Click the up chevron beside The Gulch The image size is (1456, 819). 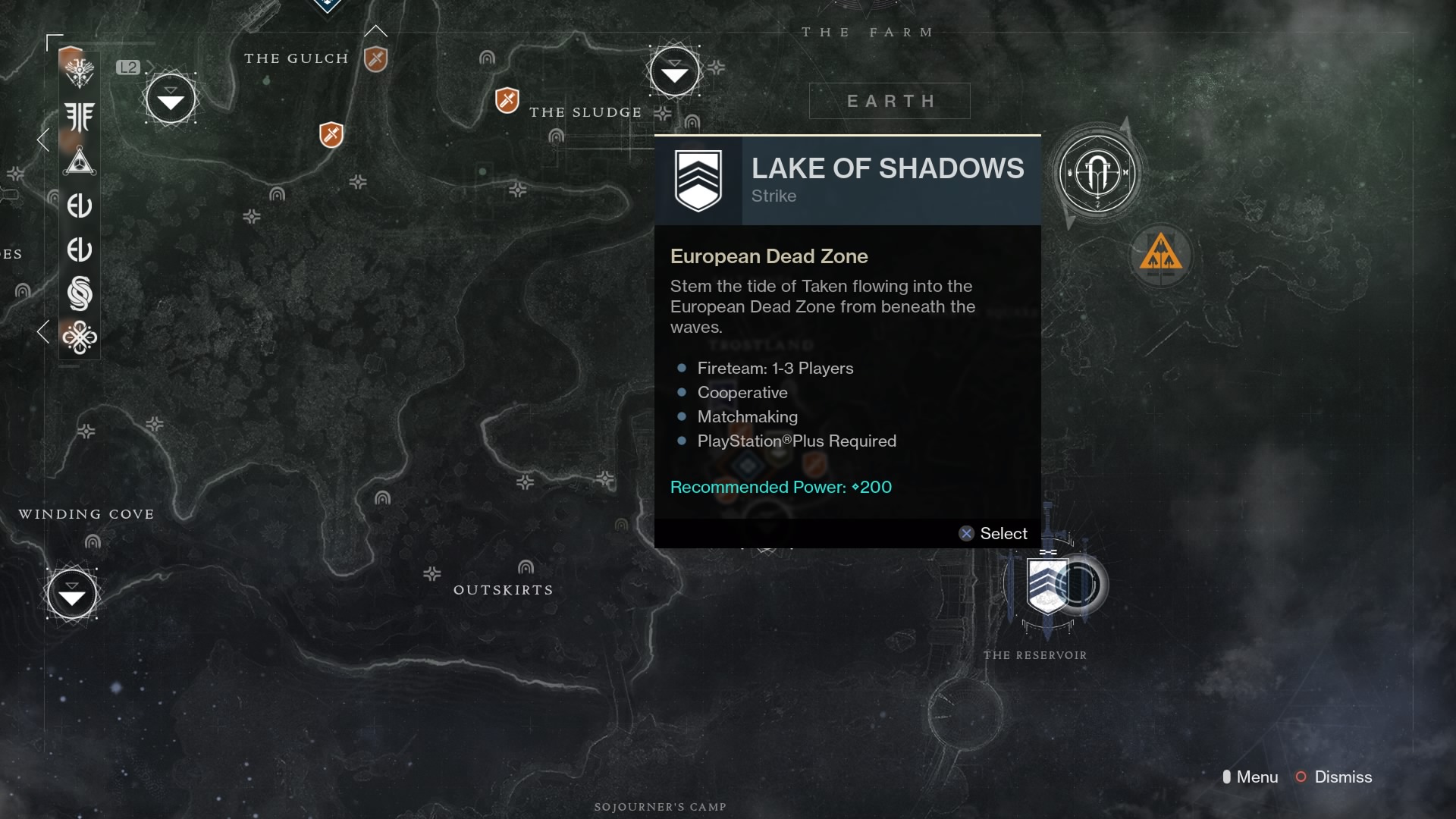pyautogui.click(x=375, y=32)
